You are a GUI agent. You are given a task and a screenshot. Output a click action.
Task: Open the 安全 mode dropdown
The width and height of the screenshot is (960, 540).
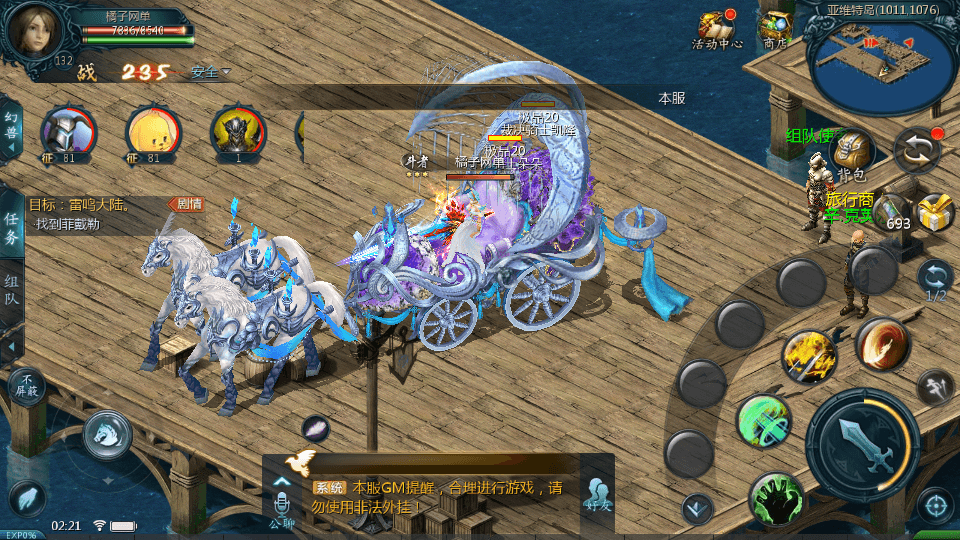pyautogui.click(x=209, y=72)
